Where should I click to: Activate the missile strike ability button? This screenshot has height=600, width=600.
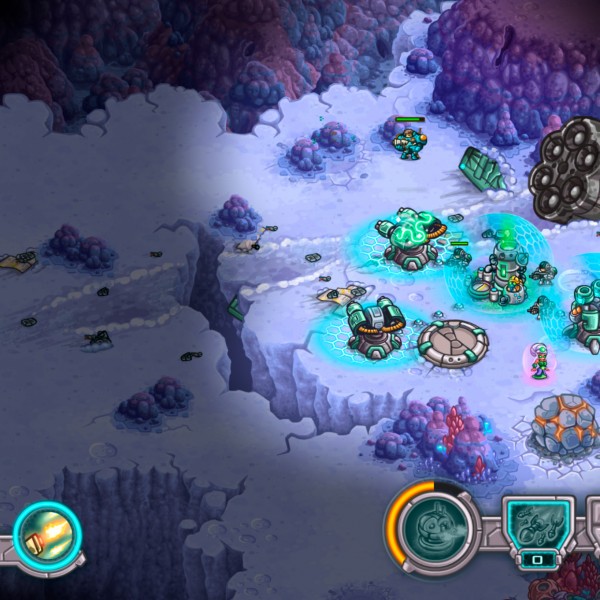coord(47,535)
